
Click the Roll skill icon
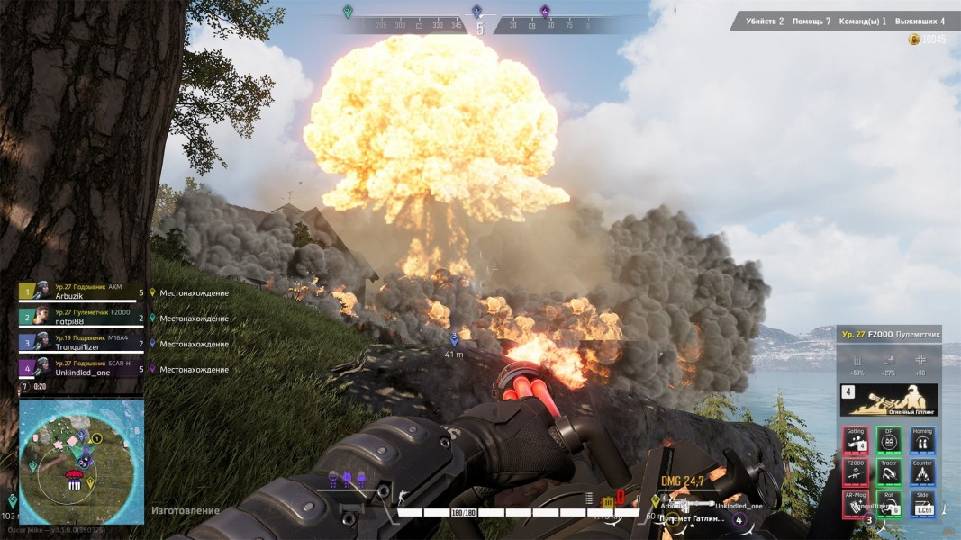[x=889, y=503]
